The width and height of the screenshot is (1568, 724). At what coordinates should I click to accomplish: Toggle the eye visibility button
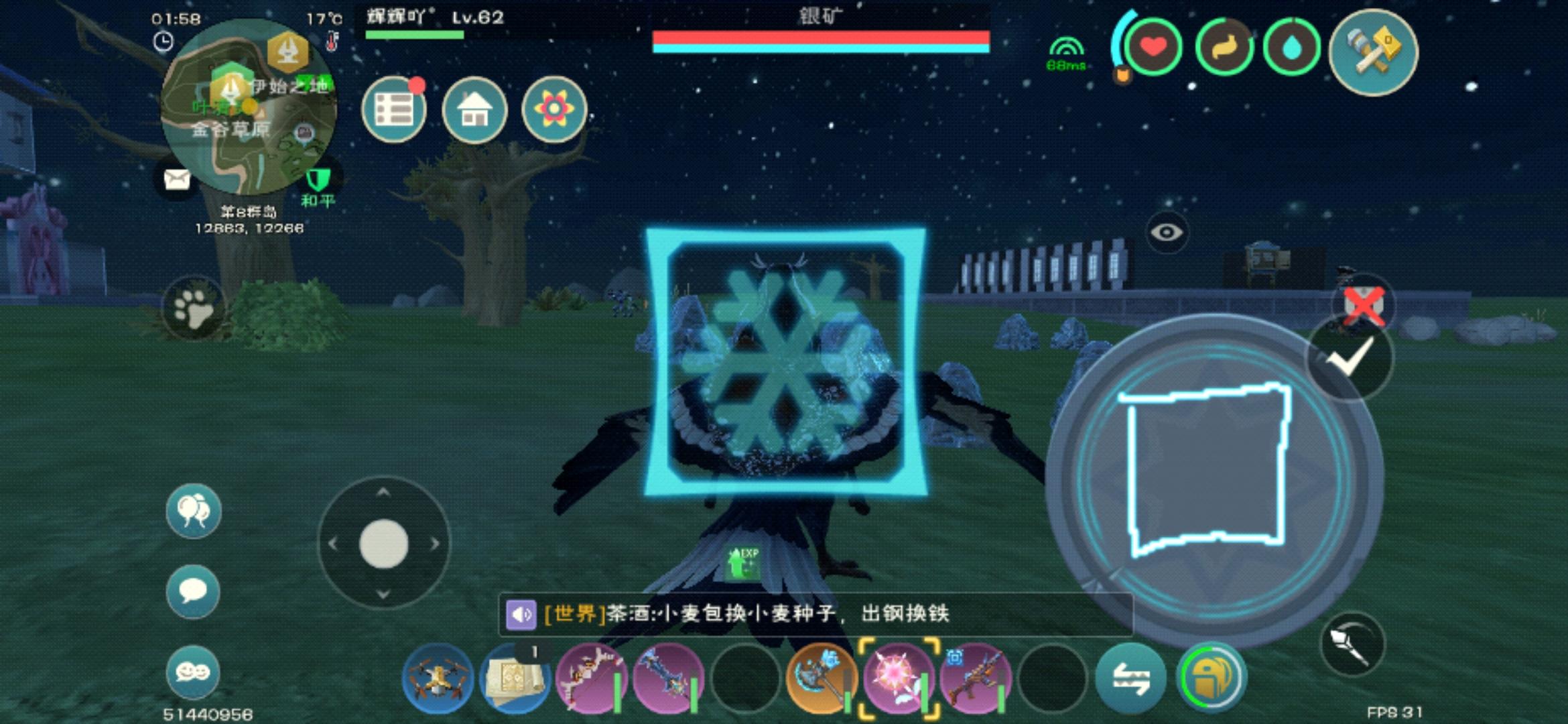(1167, 232)
